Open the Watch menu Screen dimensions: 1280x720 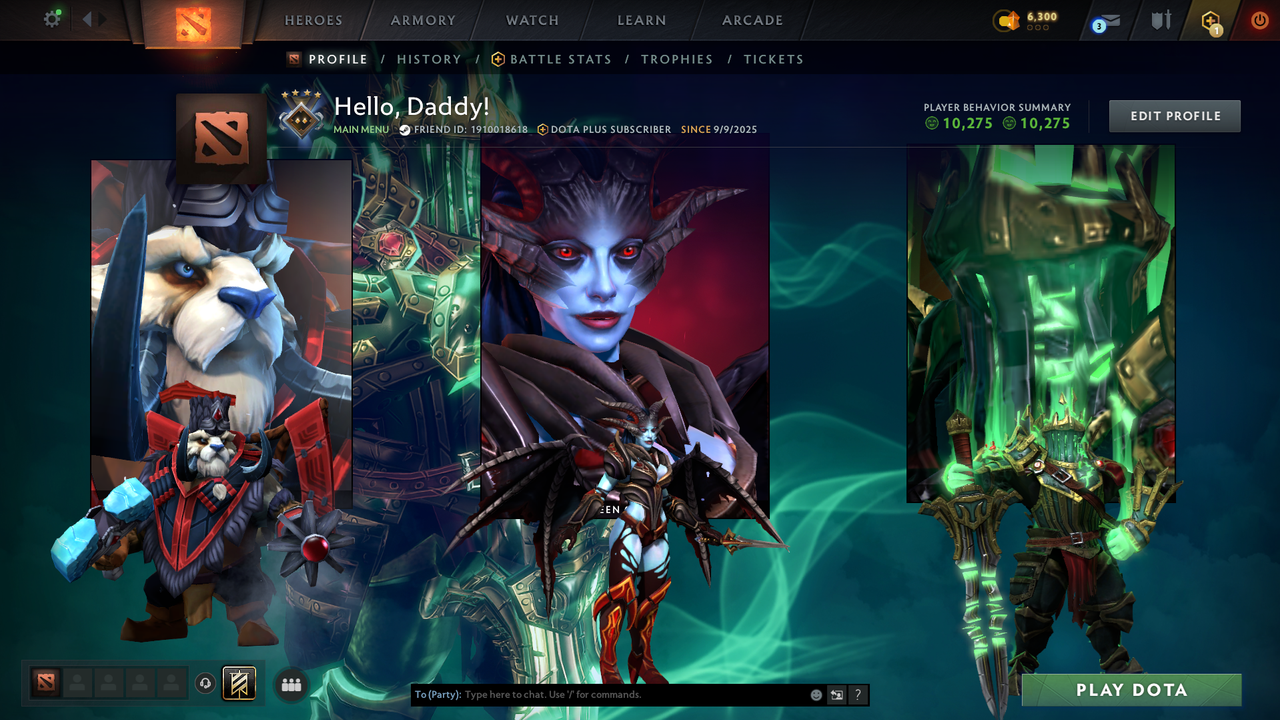531,20
